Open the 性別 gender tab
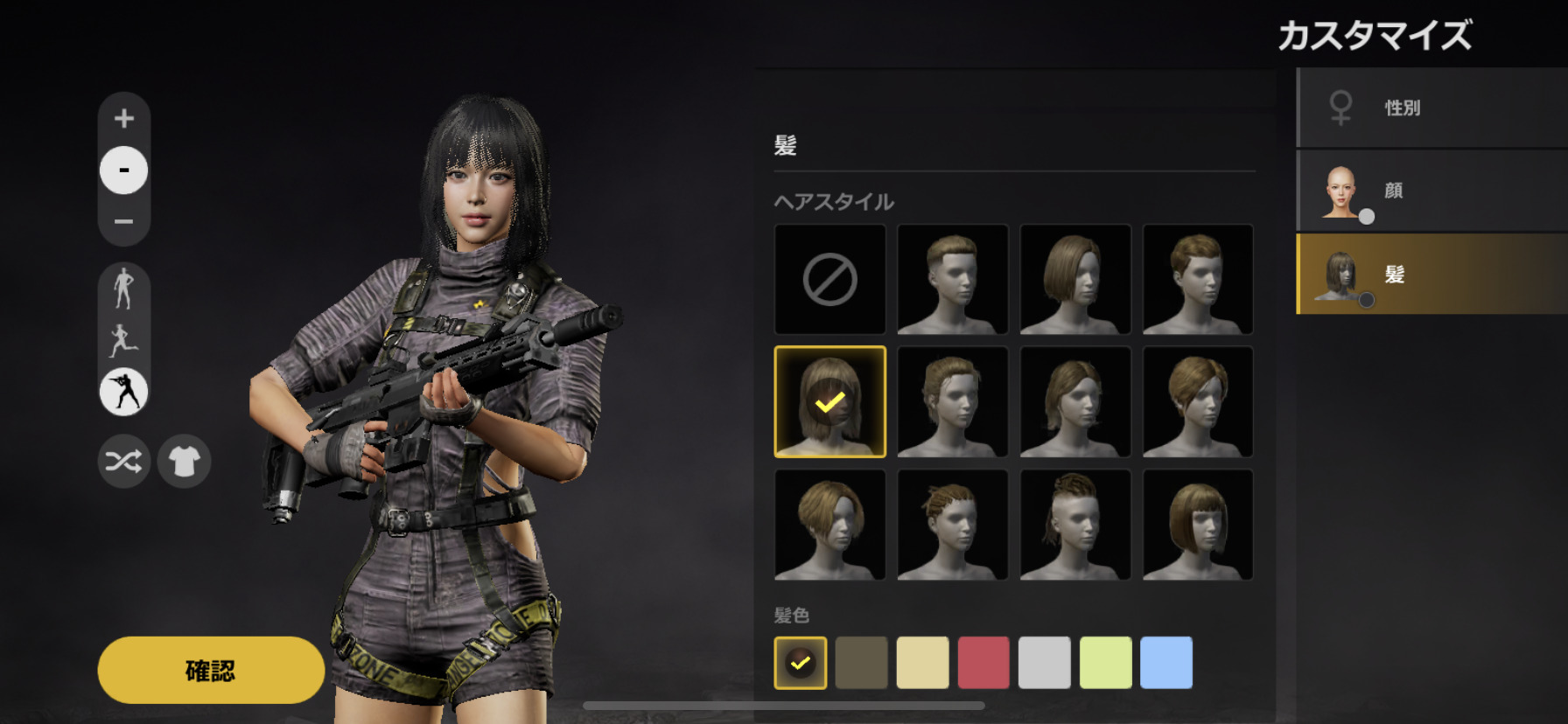The image size is (1568, 724). pos(1431,108)
